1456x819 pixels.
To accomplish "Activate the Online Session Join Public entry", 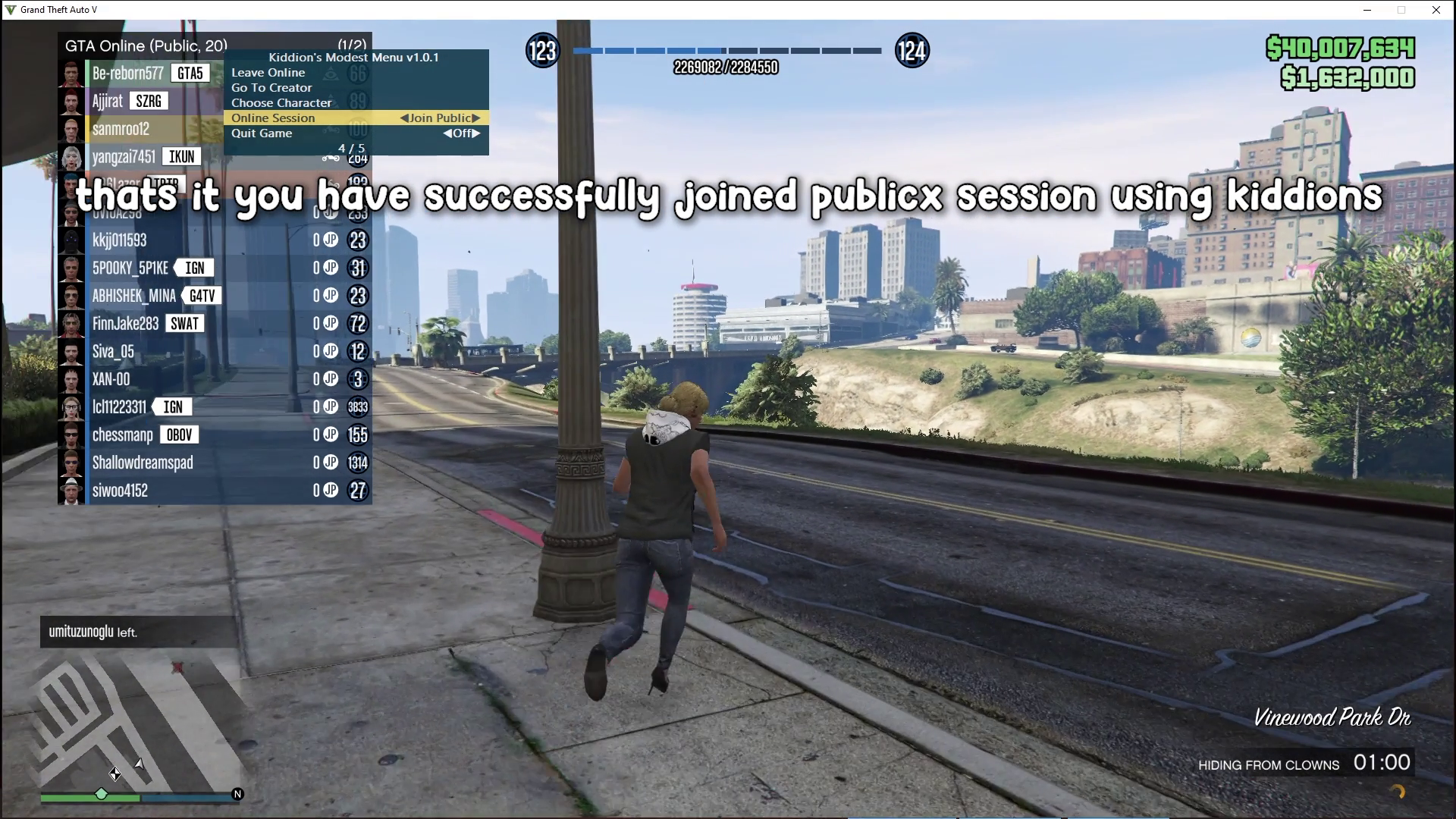I will pyautogui.click(x=356, y=118).
